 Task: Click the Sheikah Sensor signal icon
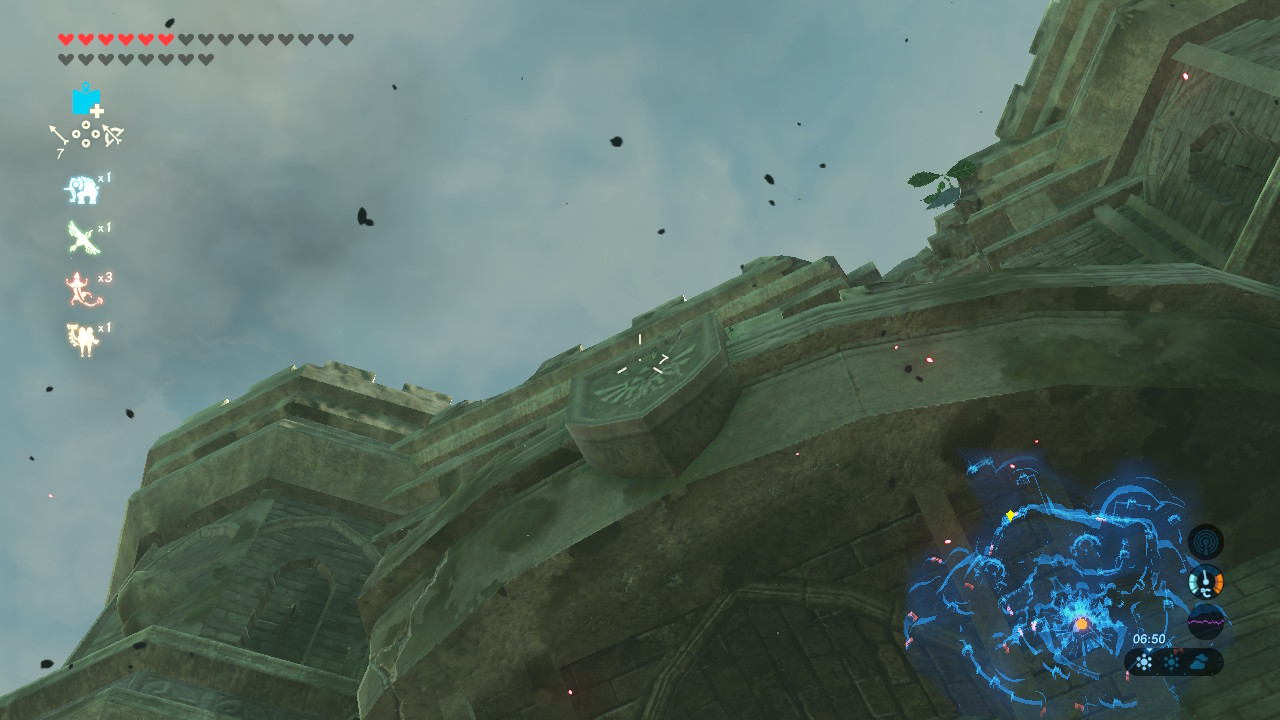click(x=1206, y=542)
